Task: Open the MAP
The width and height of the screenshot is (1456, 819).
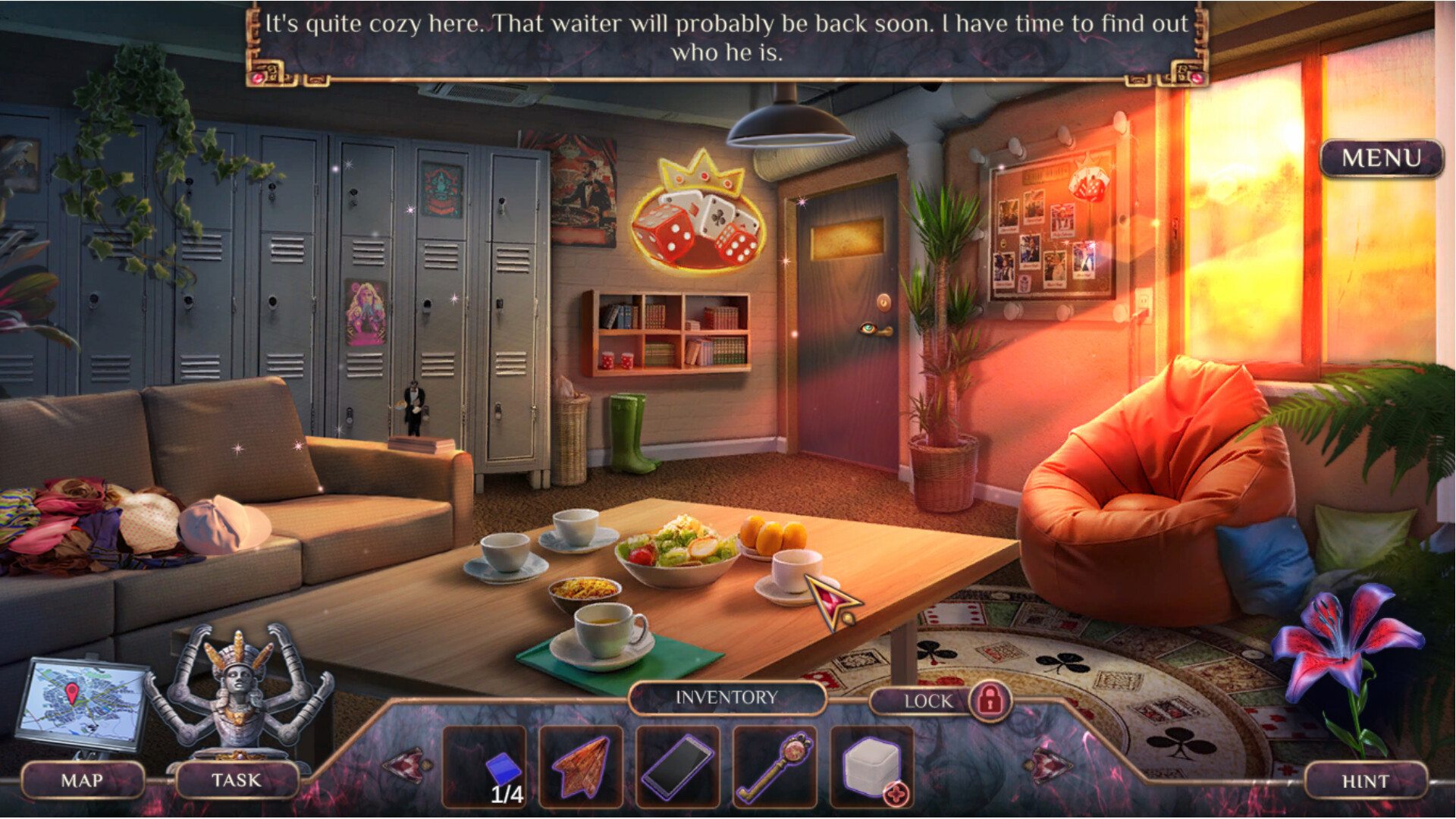Action: (x=83, y=779)
